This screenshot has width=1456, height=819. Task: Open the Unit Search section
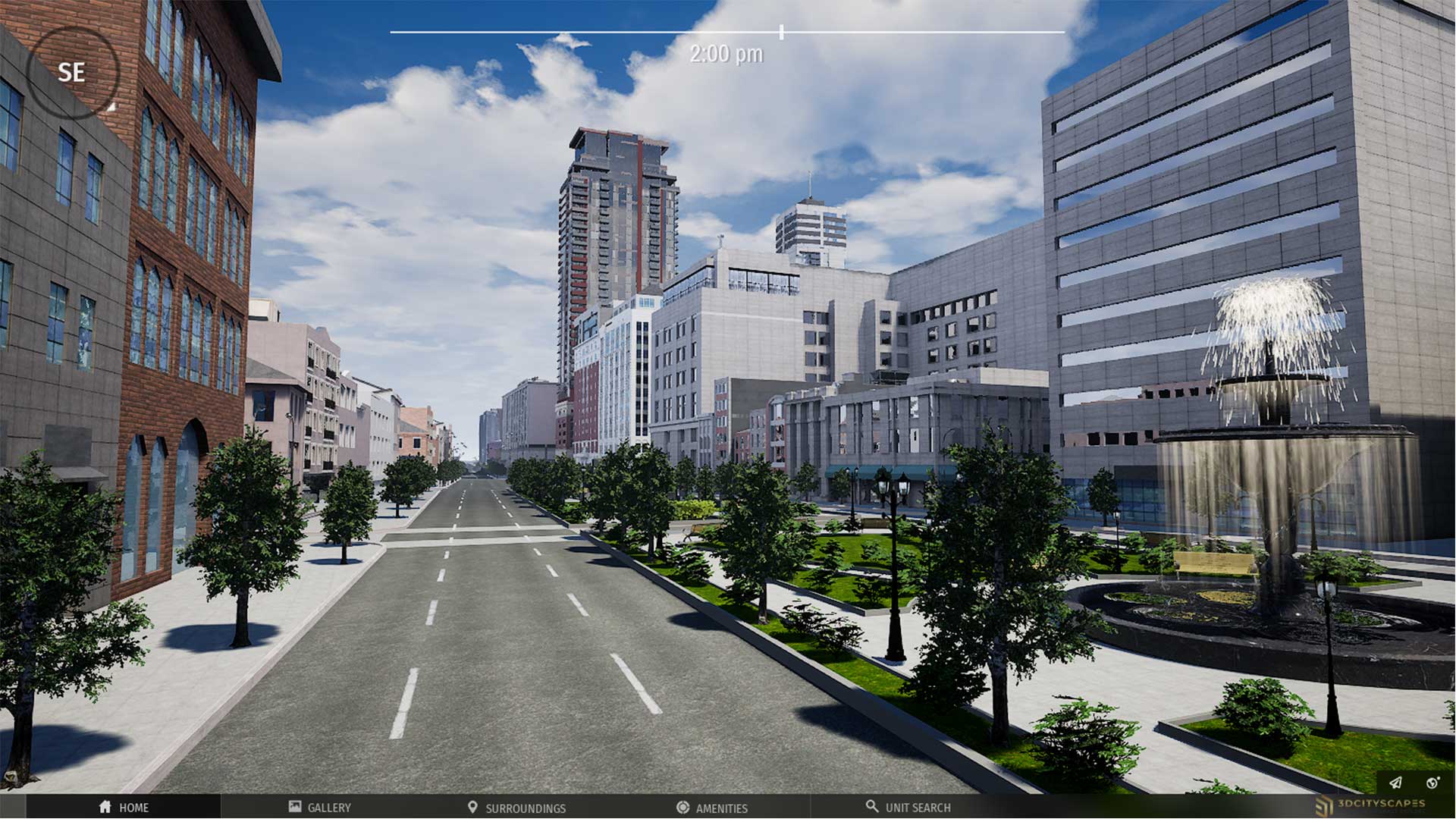pyautogui.click(x=918, y=808)
